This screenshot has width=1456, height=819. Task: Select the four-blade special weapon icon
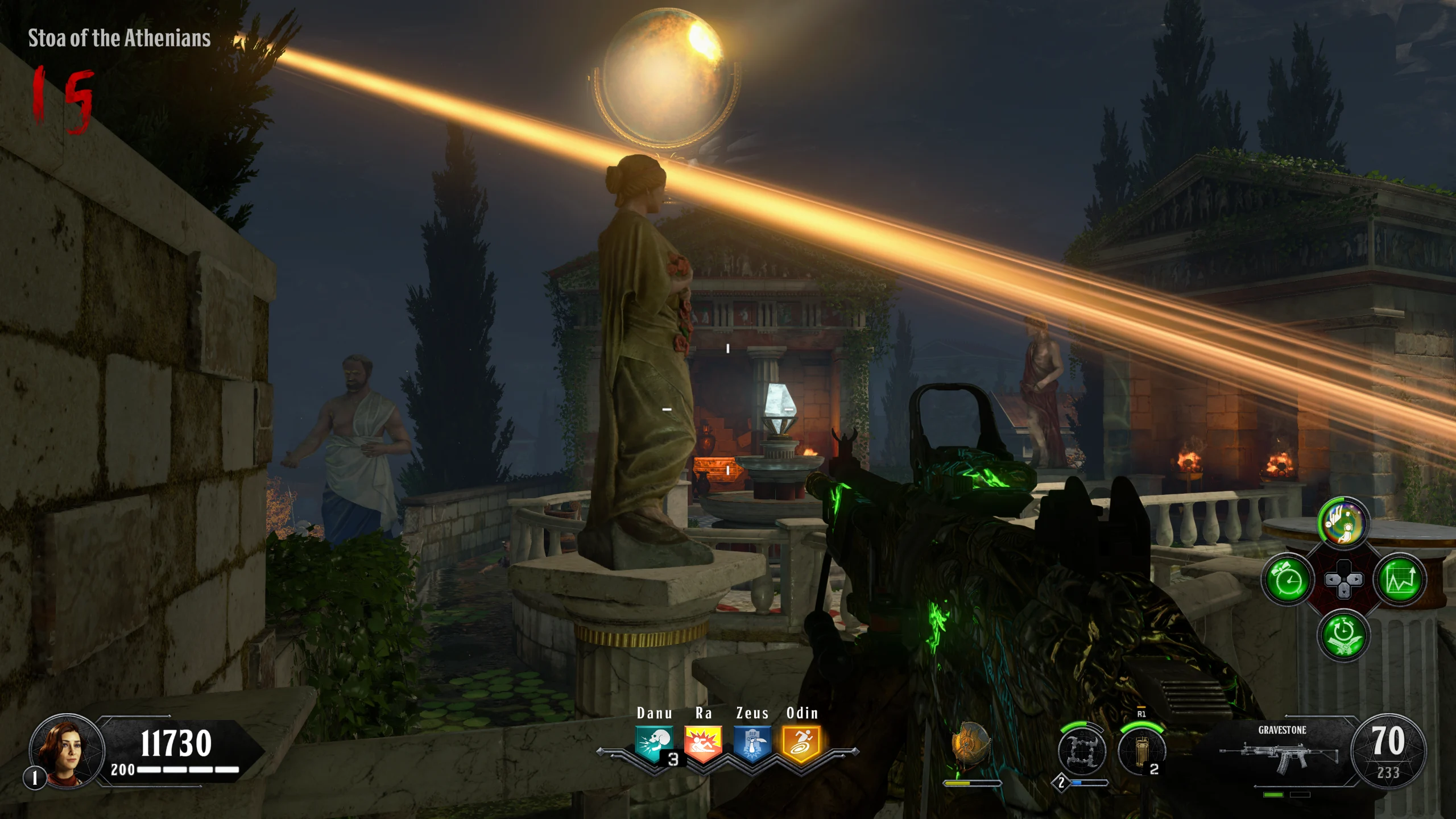[1082, 751]
